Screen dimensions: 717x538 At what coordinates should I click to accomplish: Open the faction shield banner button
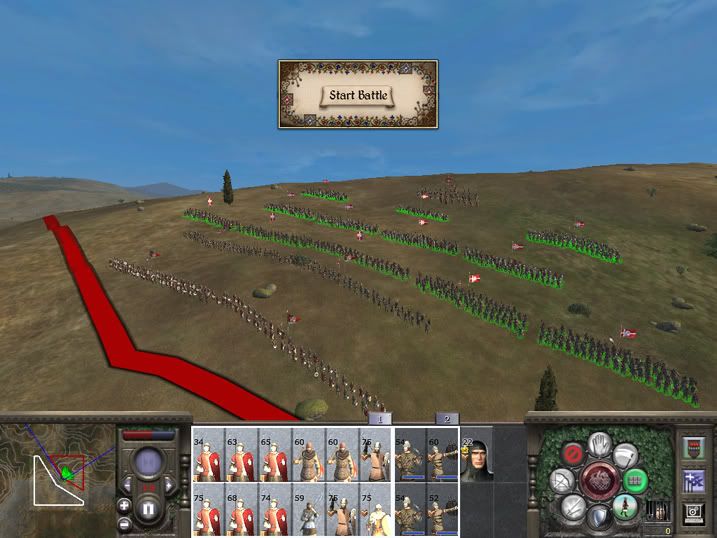(693, 446)
